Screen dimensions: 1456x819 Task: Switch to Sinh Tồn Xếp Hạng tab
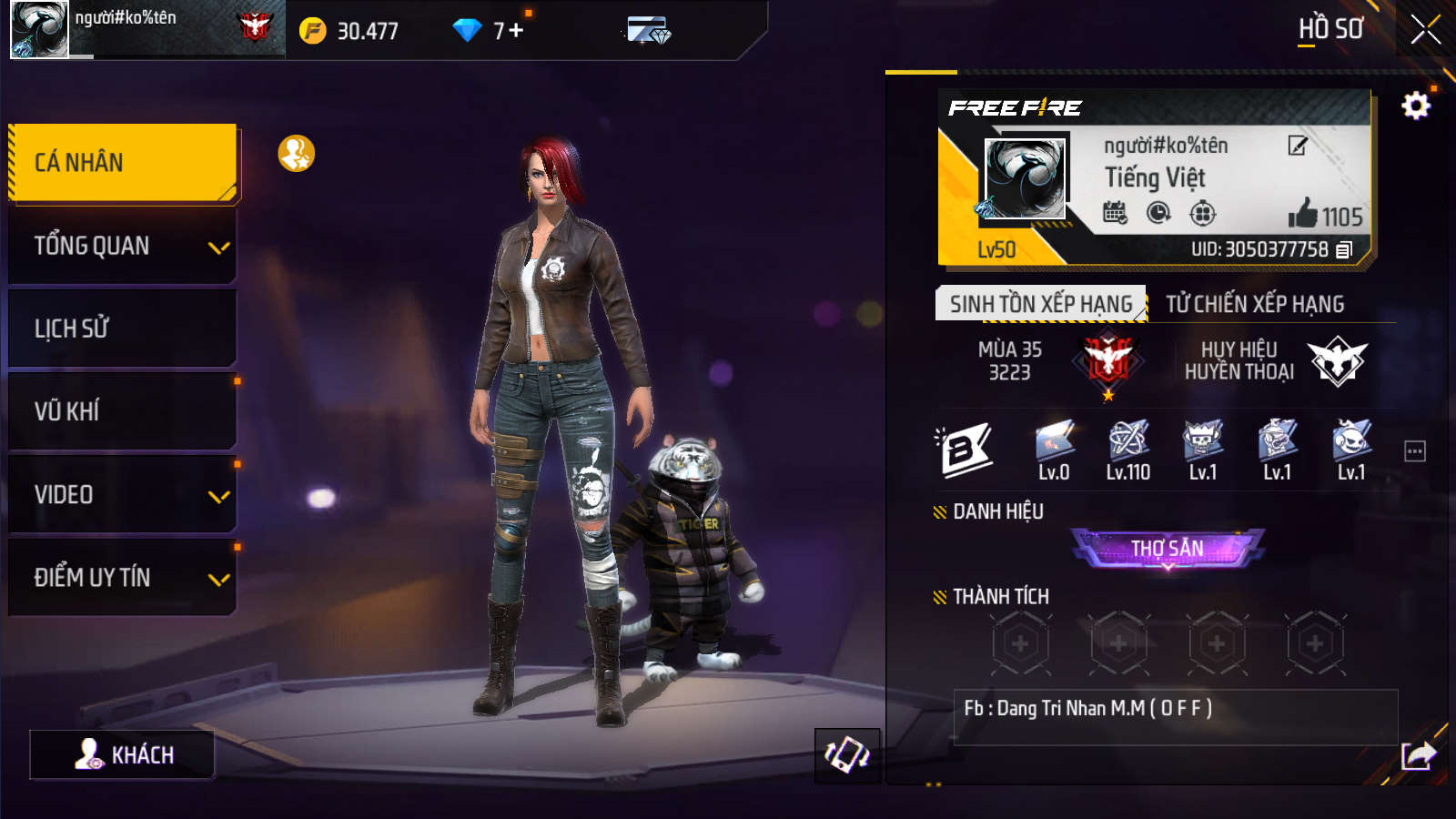pyautogui.click(x=1040, y=304)
